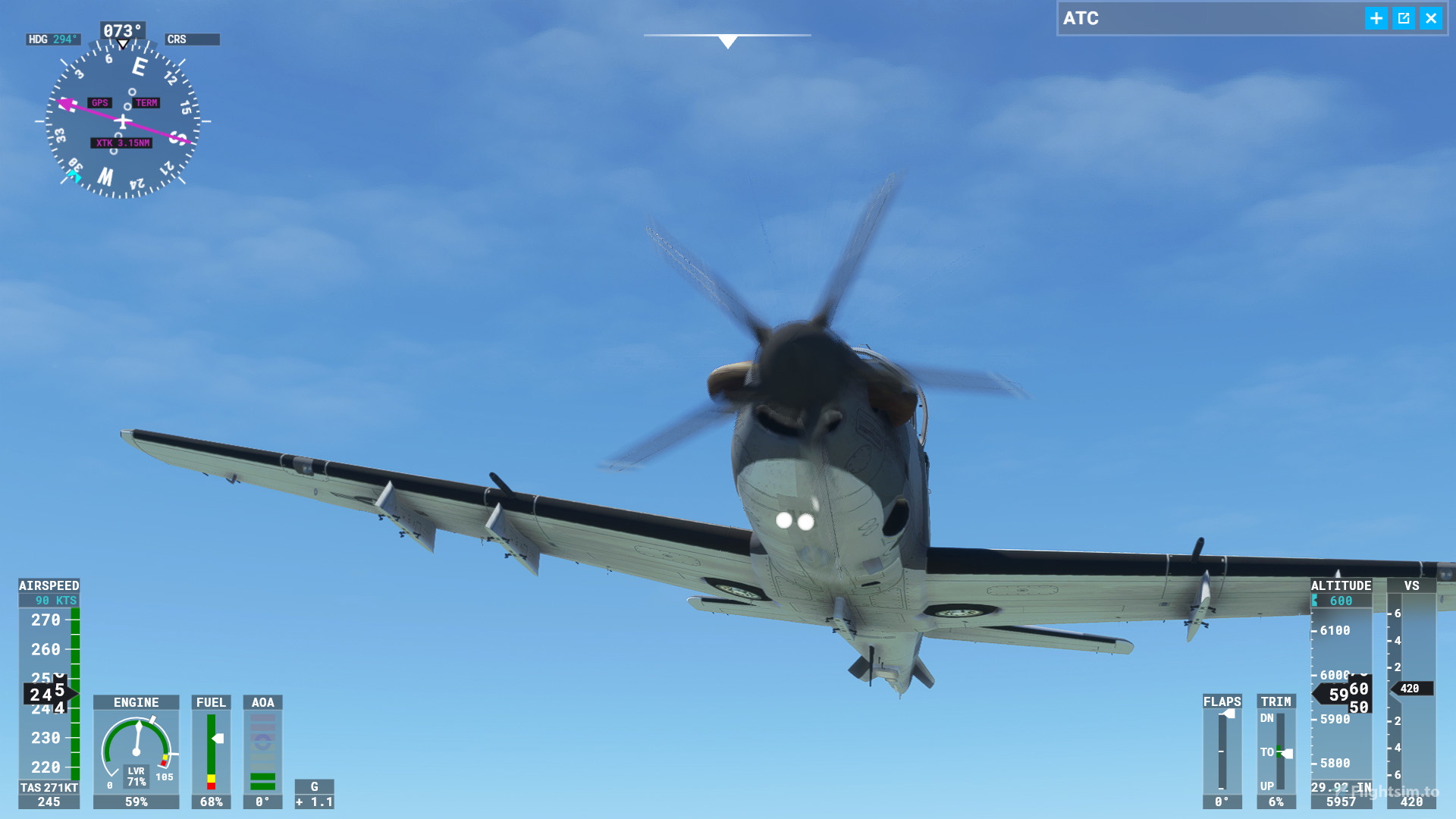Toggle the FLAPS position indicator

[1222, 701]
